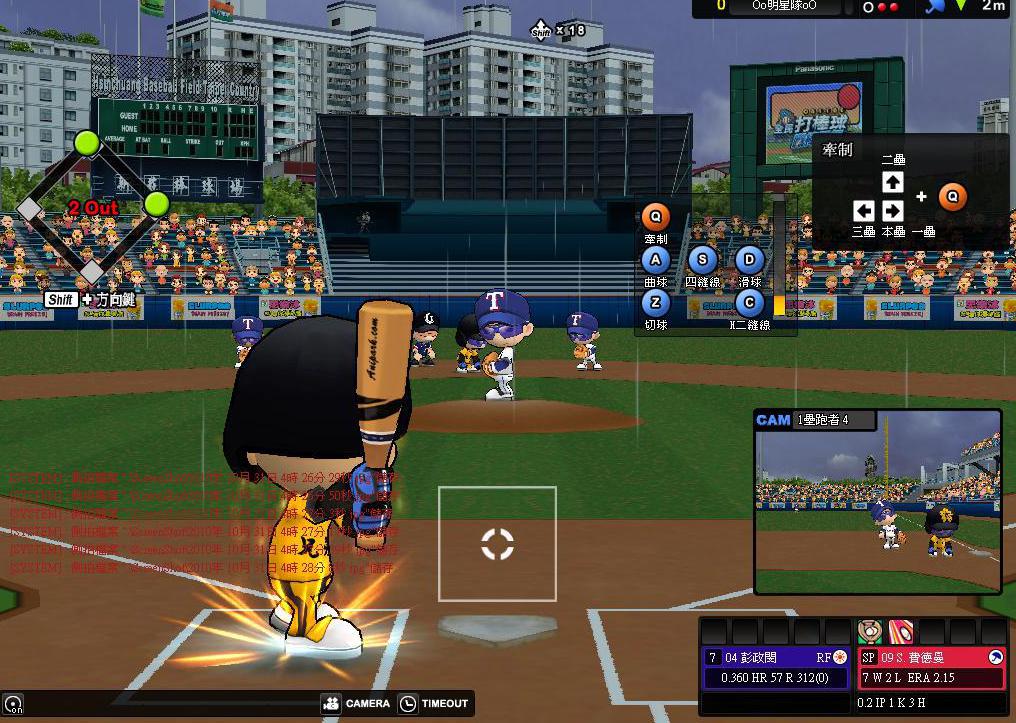Click the first-base runner CAM window

[877, 501]
